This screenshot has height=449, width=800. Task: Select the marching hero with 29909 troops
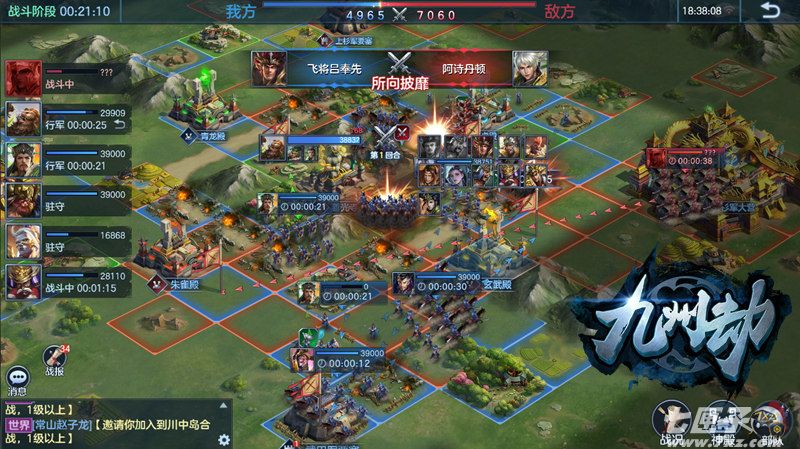pyautogui.click(x=23, y=119)
